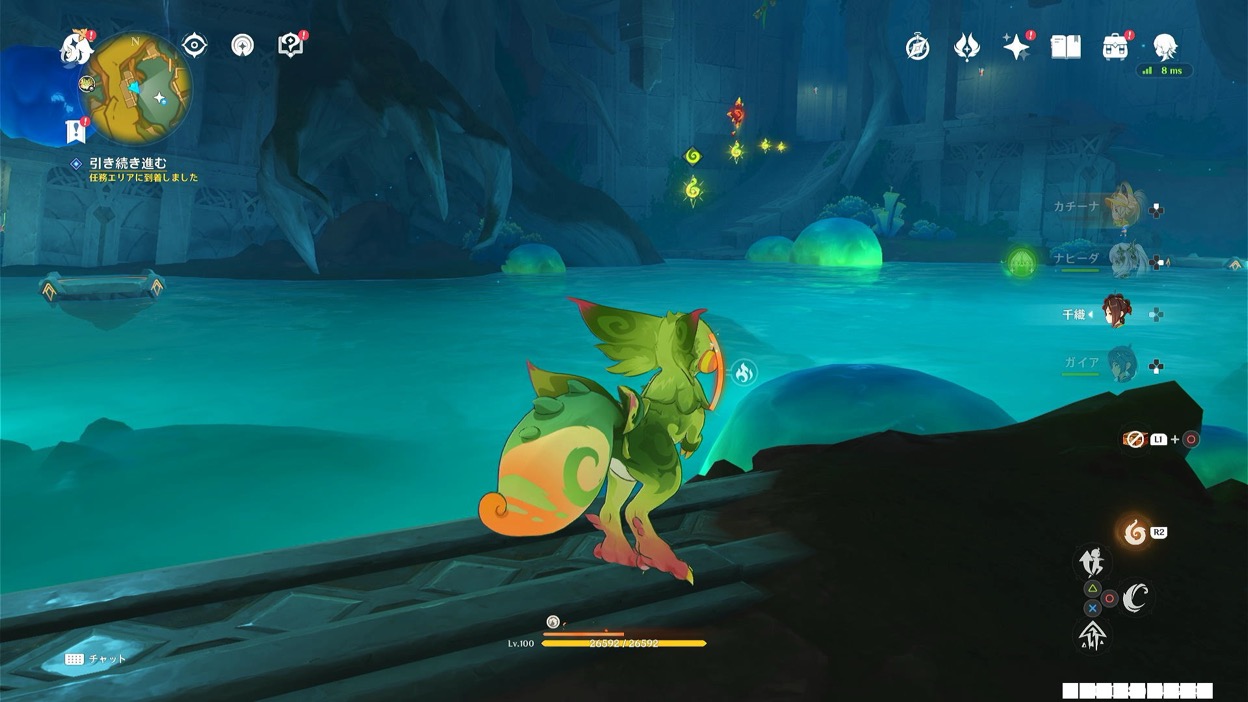
Task: Open the character head profile icon
Action: point(1165,47)
